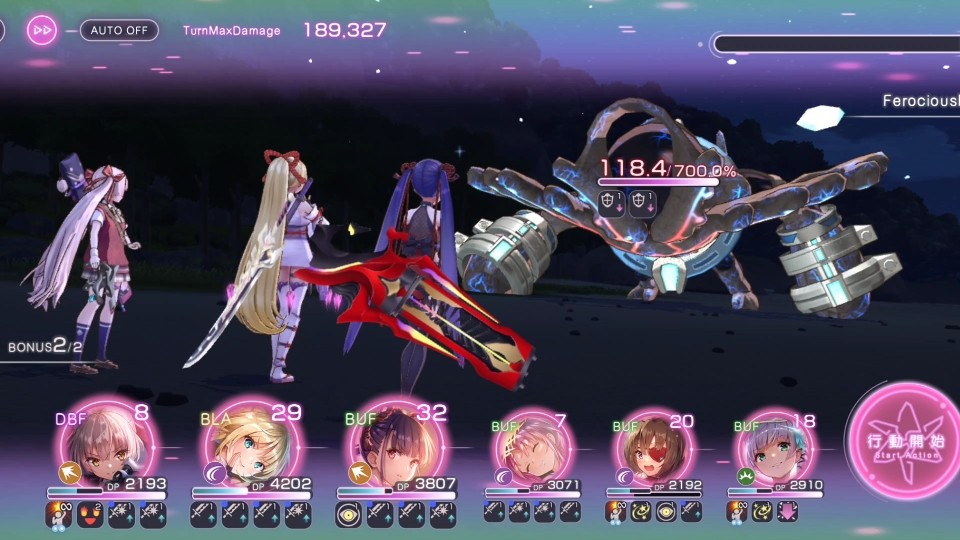This screenshot has height=540, width=960.
Task: Toggle the AUTO OFF button
Action: click(x=119, y=30)
